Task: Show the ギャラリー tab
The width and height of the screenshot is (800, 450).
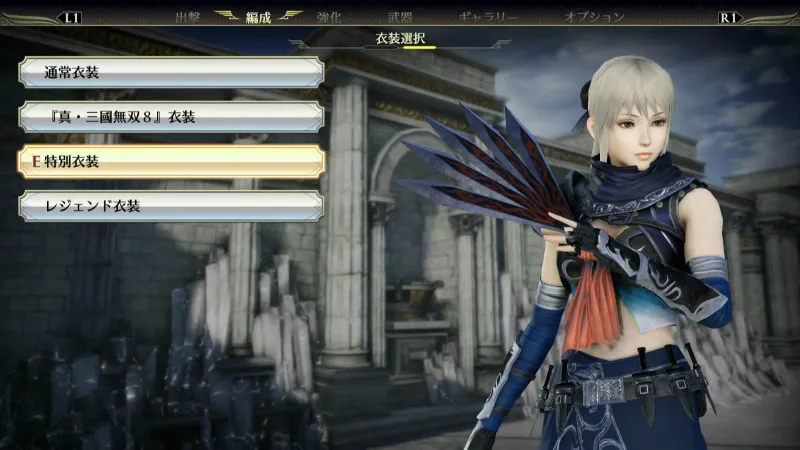Action: (x=488, y=17)
